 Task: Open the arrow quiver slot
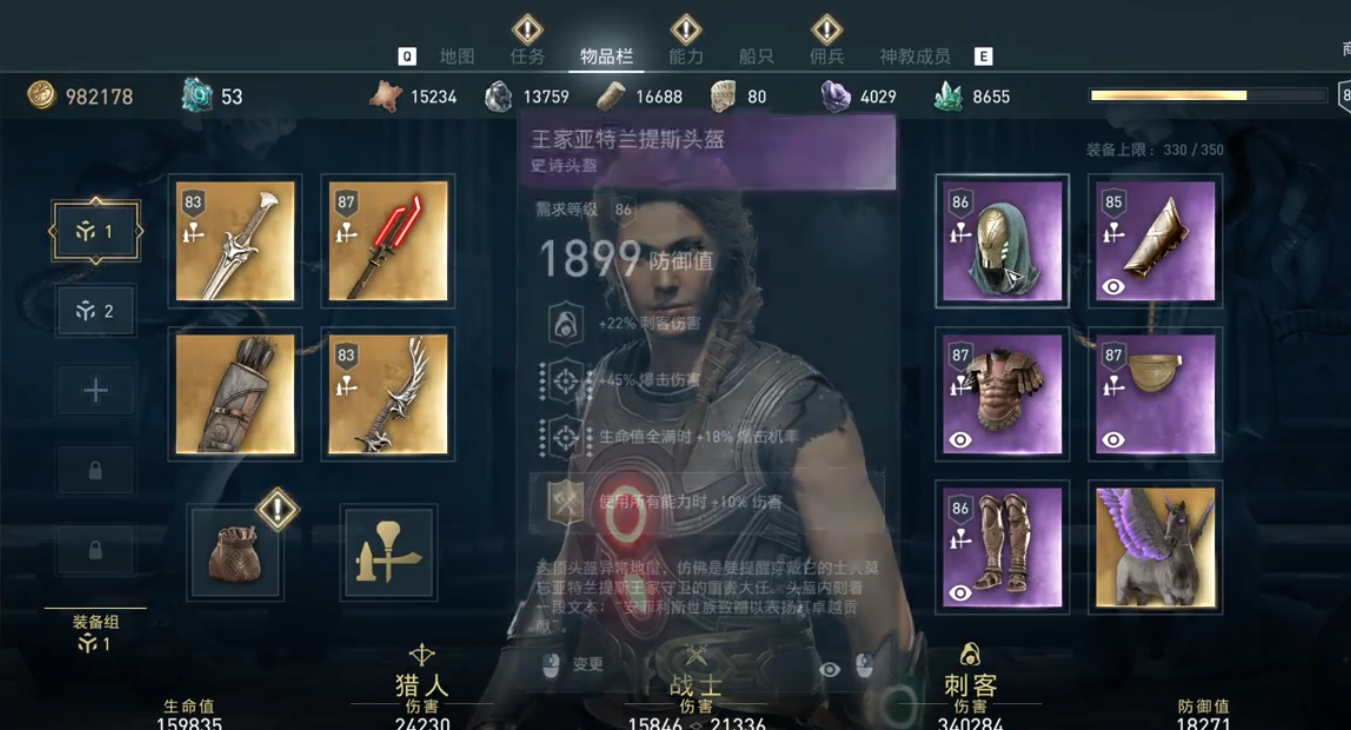[235, 394]
